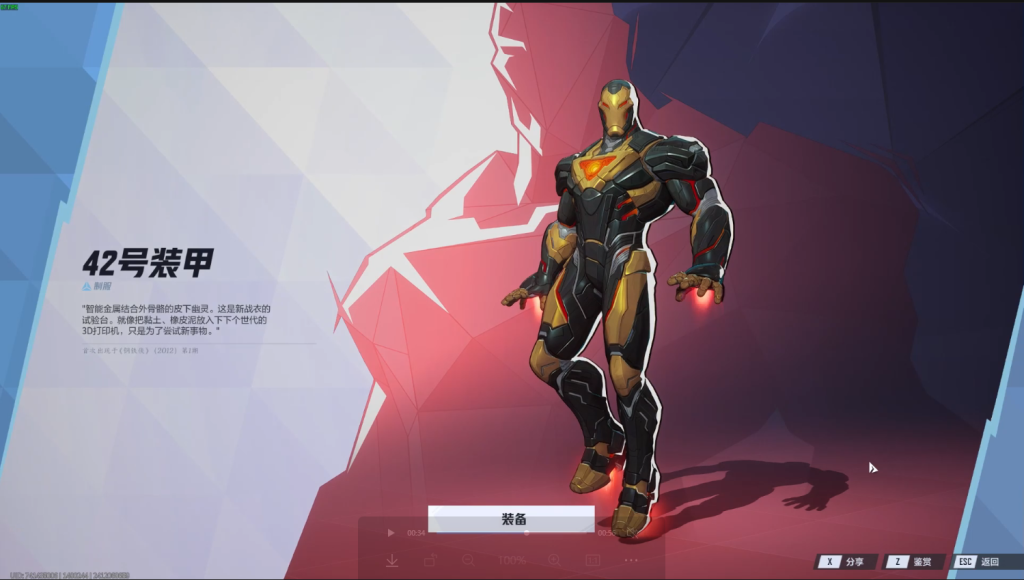Equip the Armor Model 42 costume (装备)
This screenshot has height=580, width=1024.
click(x=511, y=519)
